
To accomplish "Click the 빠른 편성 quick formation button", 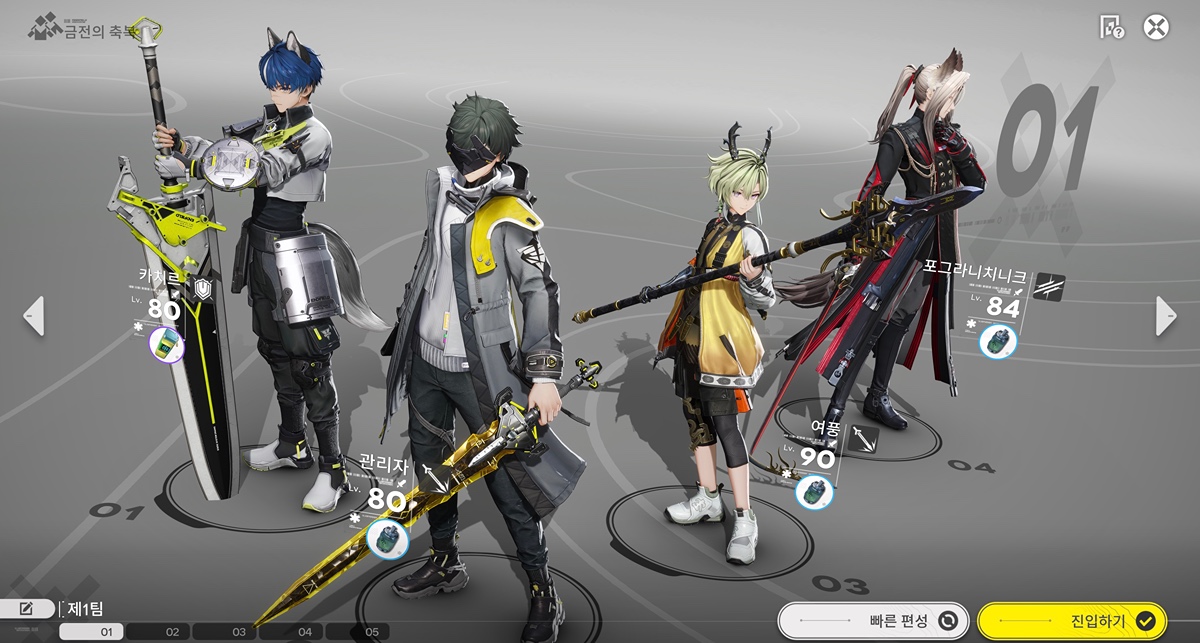I will (x=873, y=621).
